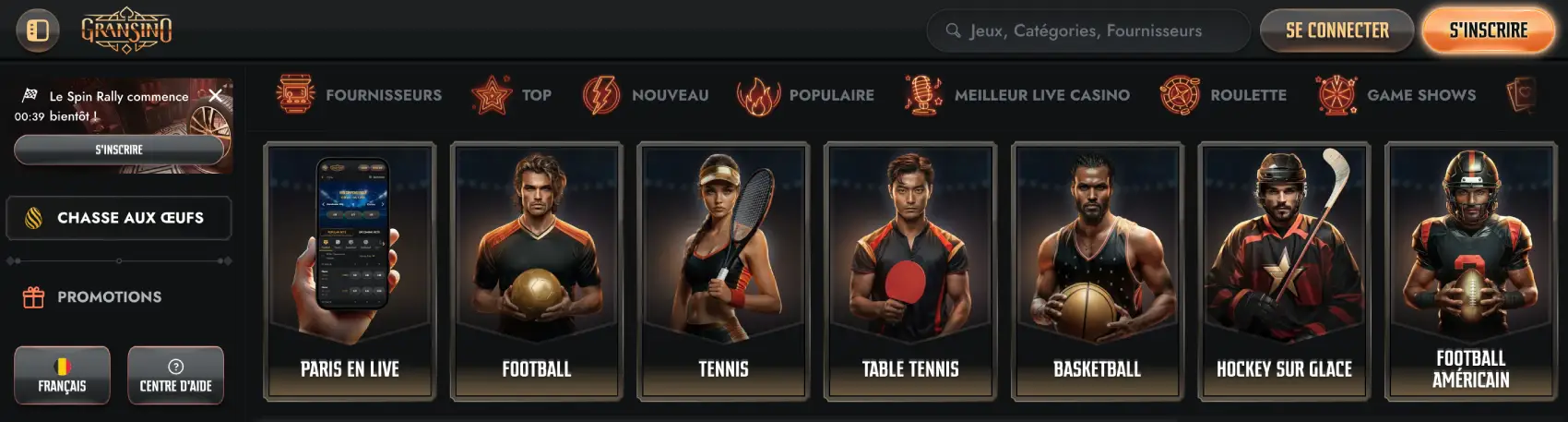Image resolution: width=1568 pixels, height=422 pixels.
Task: Click the Gransino logo
Action: tap(126, 30)
